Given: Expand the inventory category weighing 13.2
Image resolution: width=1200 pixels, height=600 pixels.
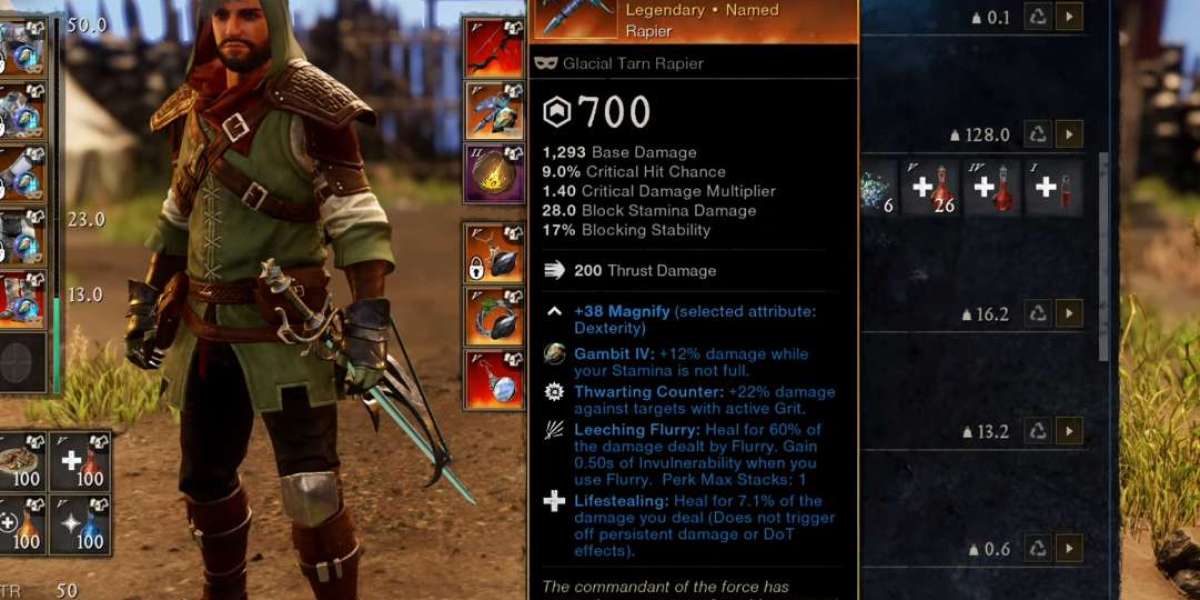Looking at the screenshot, I should (x=1069, y=432).
